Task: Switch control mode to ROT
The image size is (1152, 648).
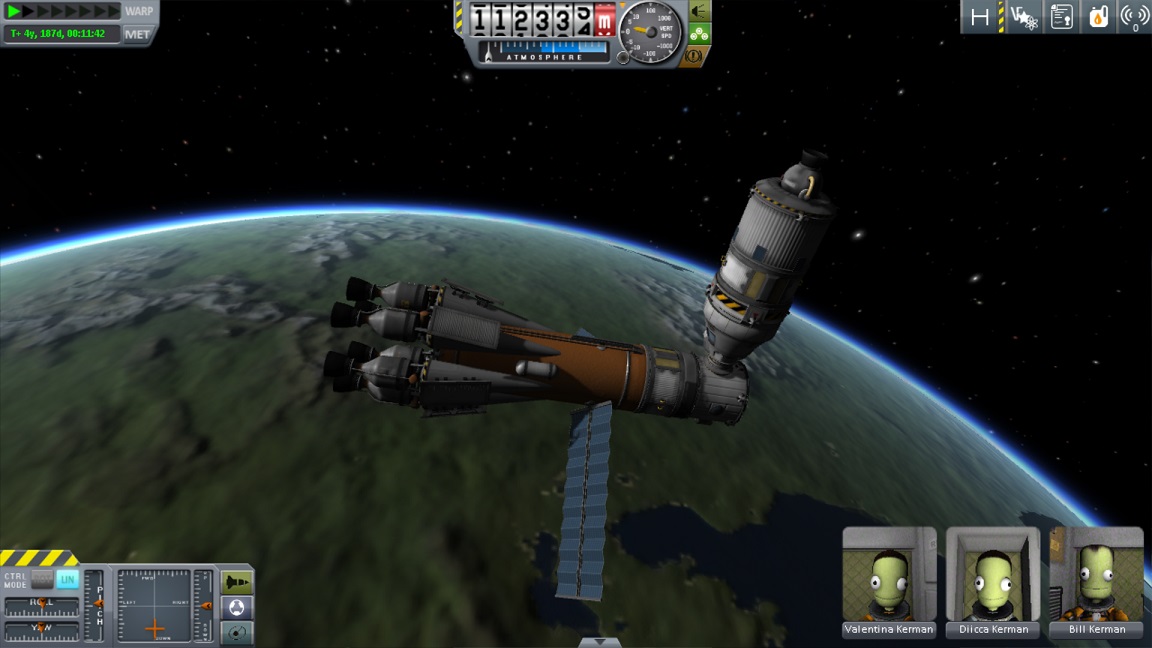Action: pos(42,579)
